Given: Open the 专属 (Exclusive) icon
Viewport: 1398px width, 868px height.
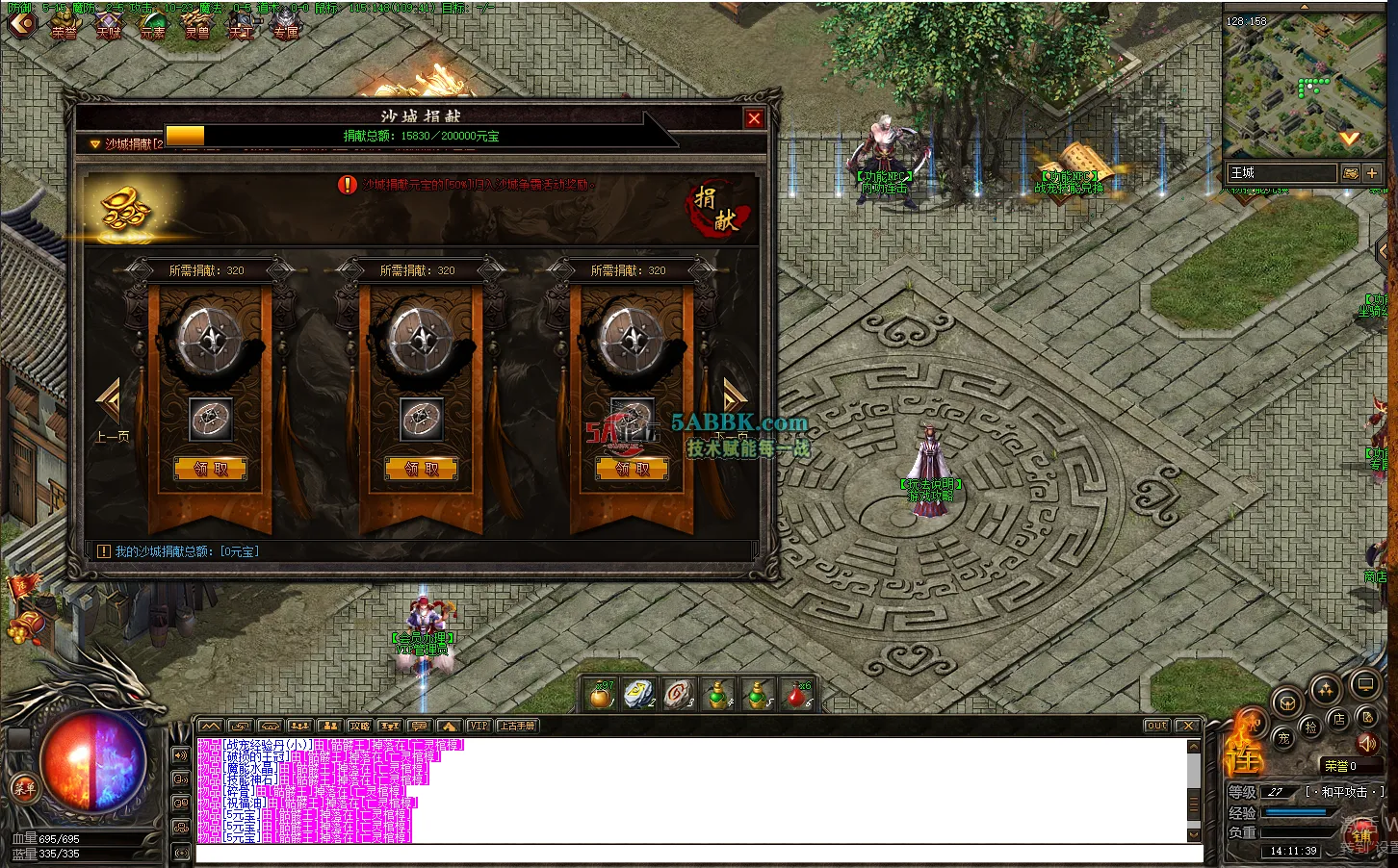Looking at the screenshot, I should tap(286, 24).
